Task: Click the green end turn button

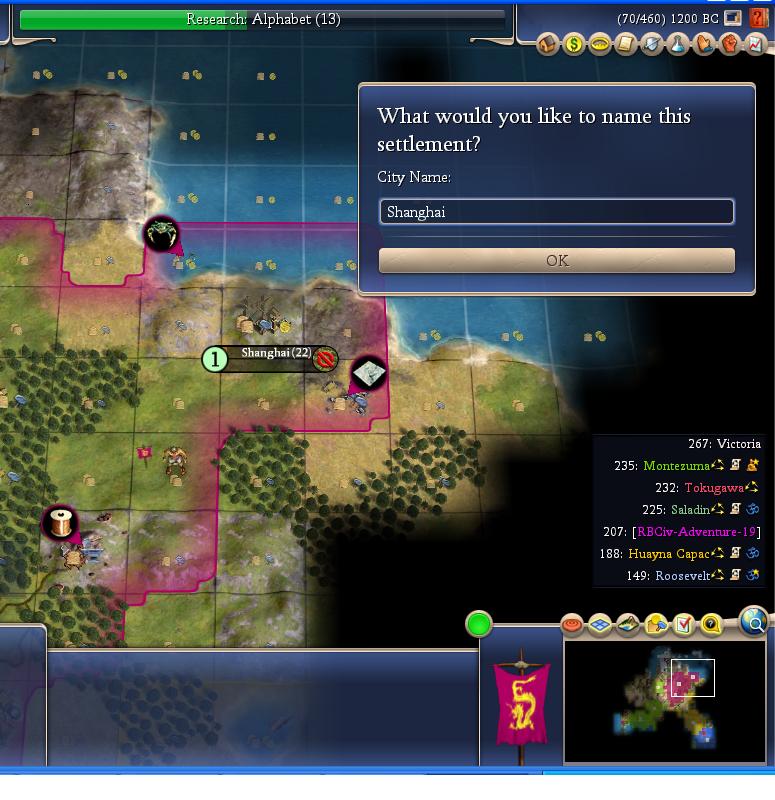Action: (x=479, y=625)
